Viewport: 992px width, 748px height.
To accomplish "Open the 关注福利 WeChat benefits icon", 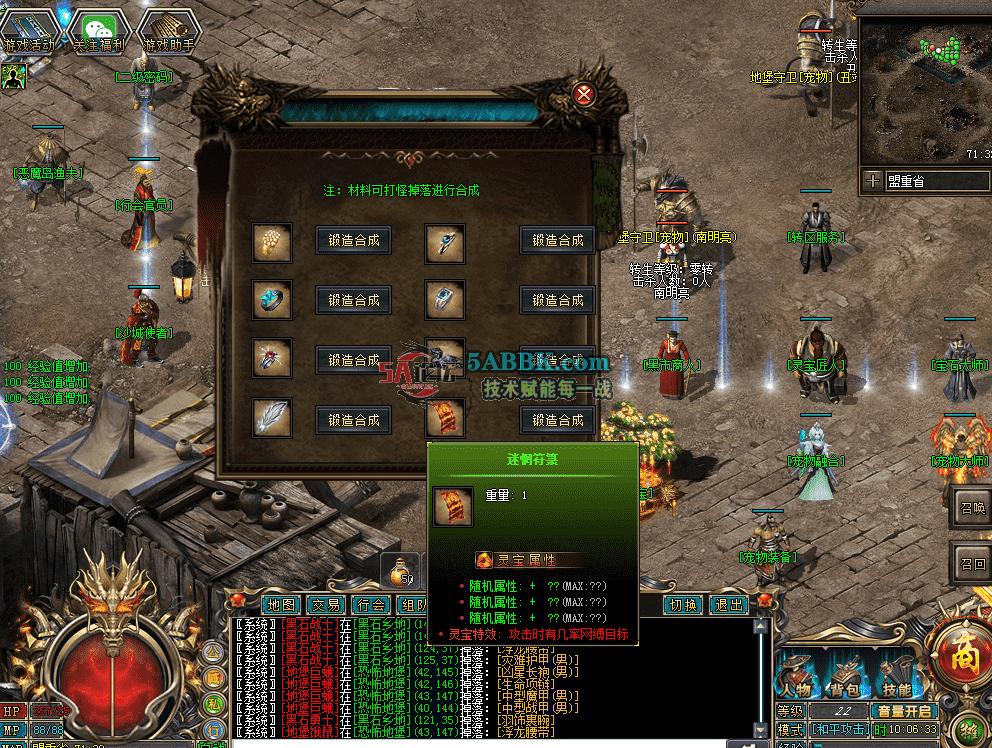I will 99,32.
